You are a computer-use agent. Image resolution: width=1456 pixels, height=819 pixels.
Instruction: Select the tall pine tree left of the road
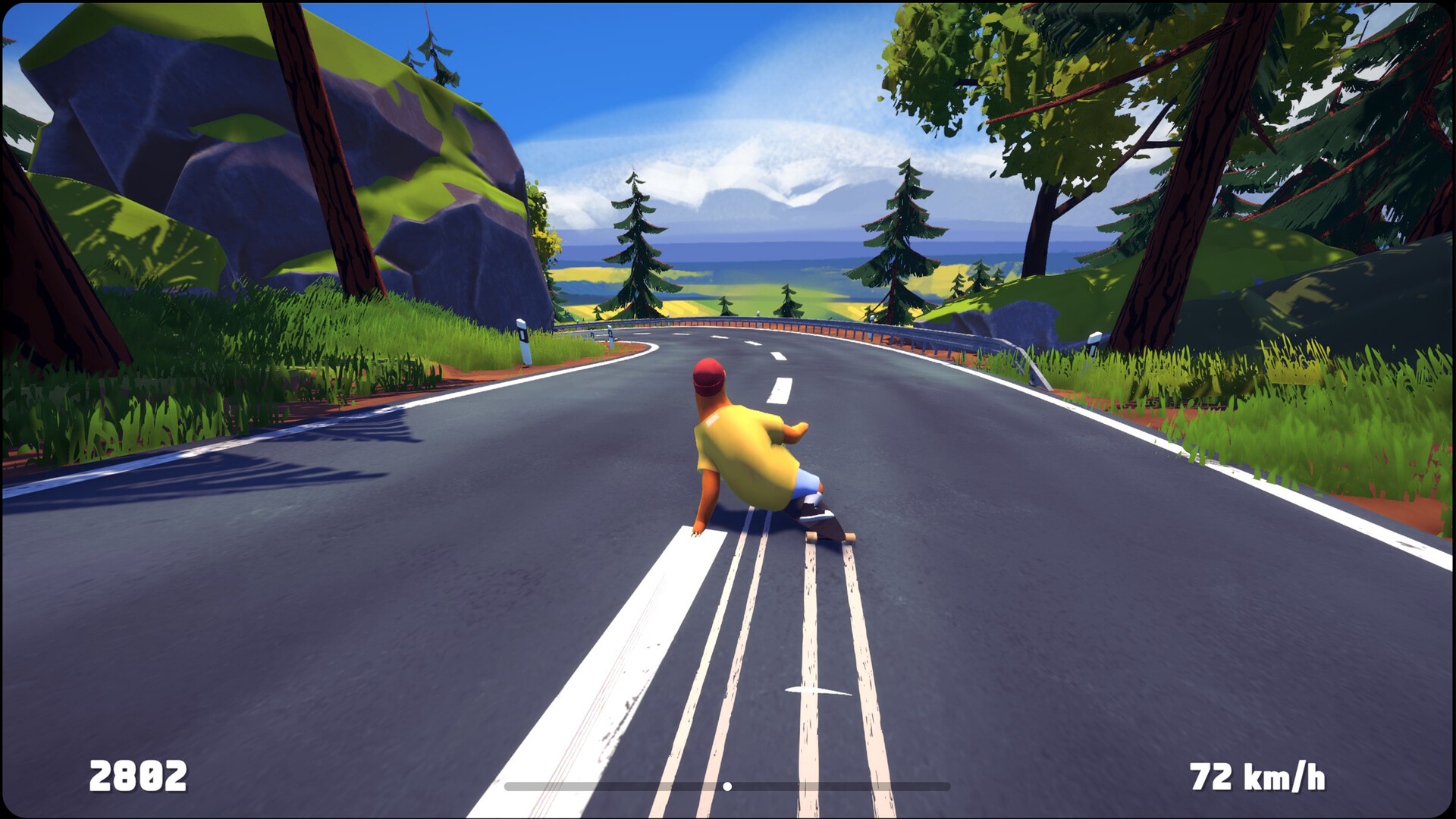635,250
